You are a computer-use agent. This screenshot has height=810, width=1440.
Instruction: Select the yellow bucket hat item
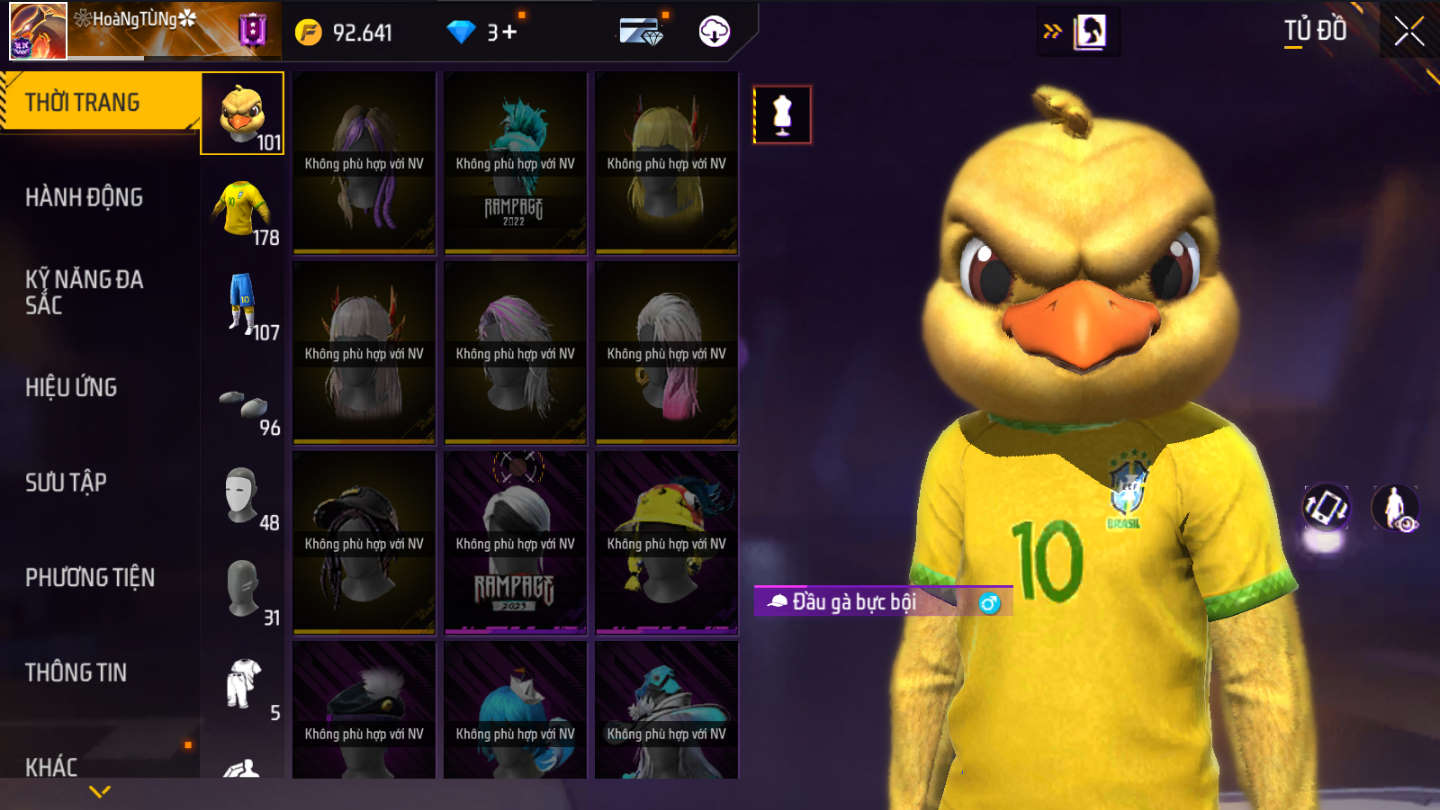(666, 542)
